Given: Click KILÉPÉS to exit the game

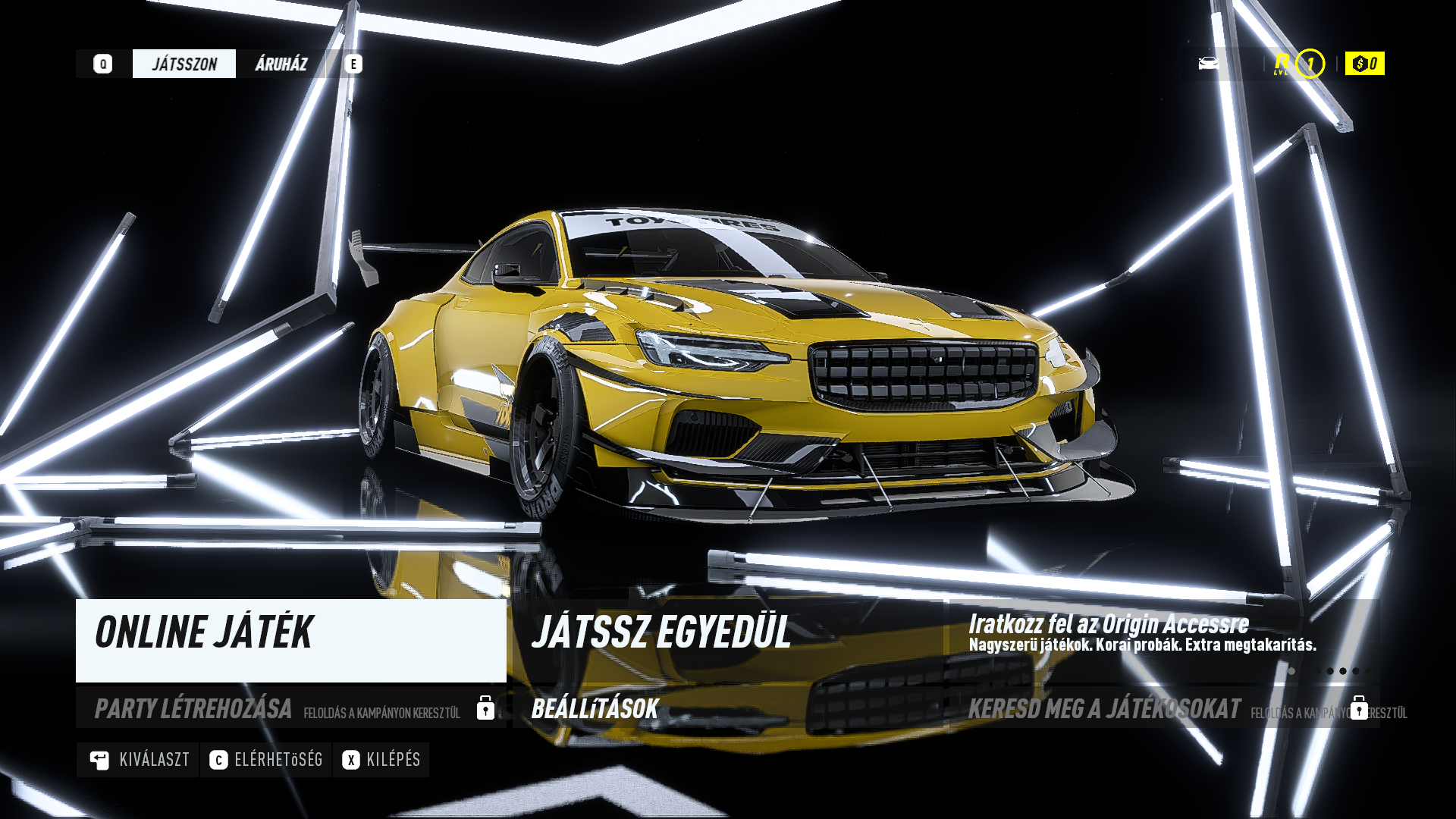Looking at the screenshot, I should coord(381,760).
